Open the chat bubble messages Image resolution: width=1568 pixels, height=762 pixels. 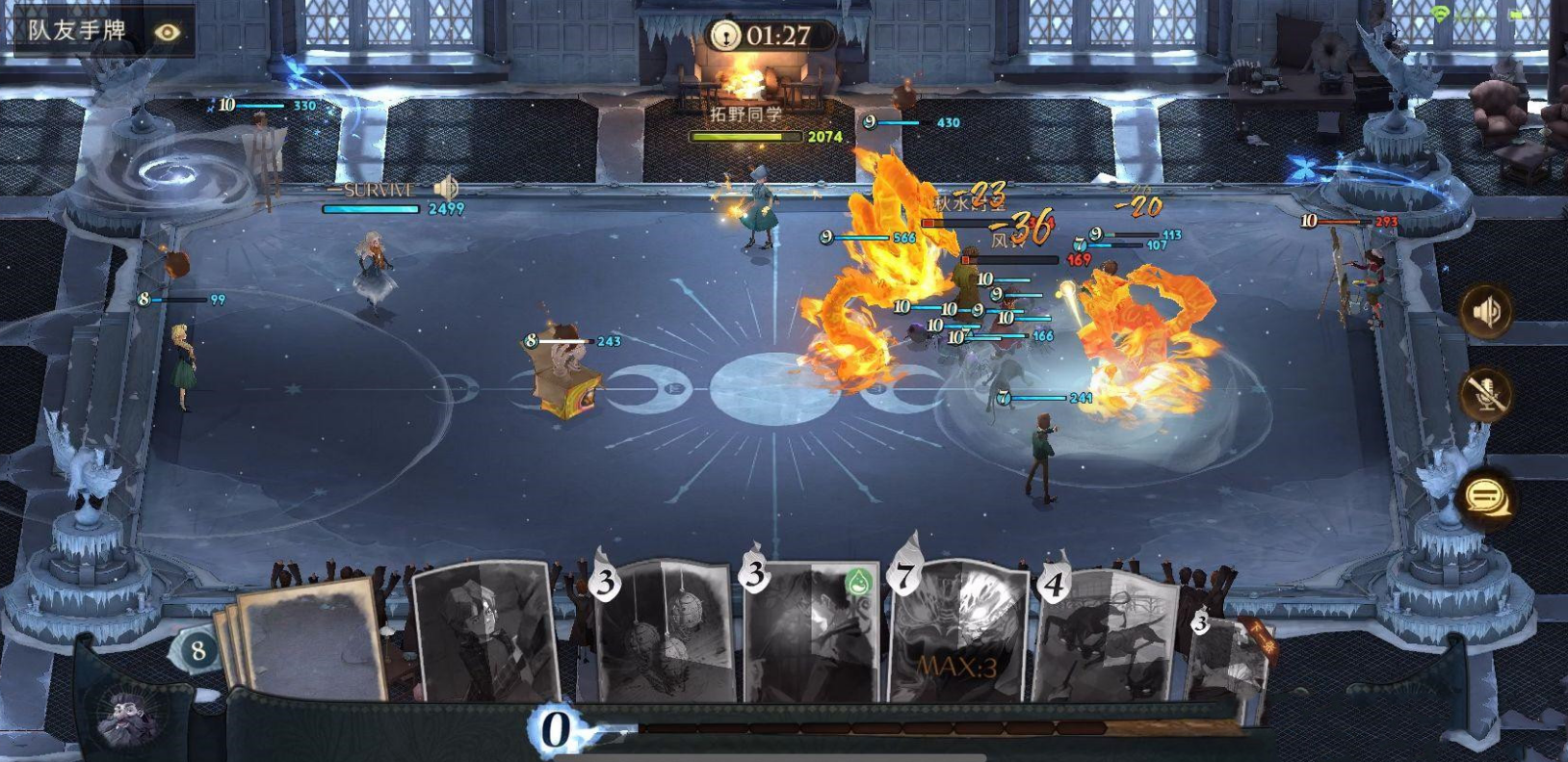pyautogui.click(x=1486, y=497)
